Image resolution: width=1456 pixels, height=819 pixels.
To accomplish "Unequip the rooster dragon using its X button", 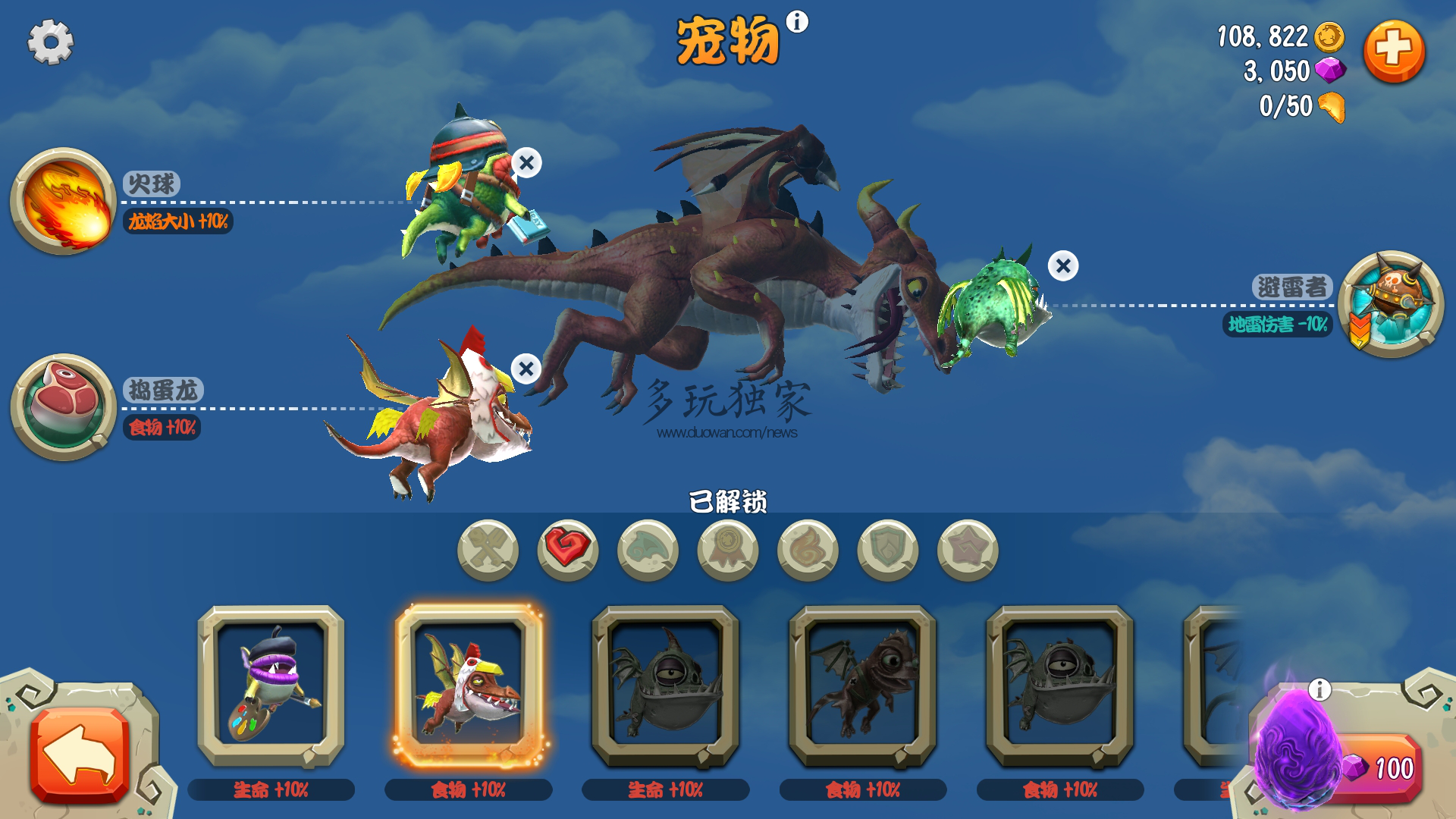I will coord(525,369).
